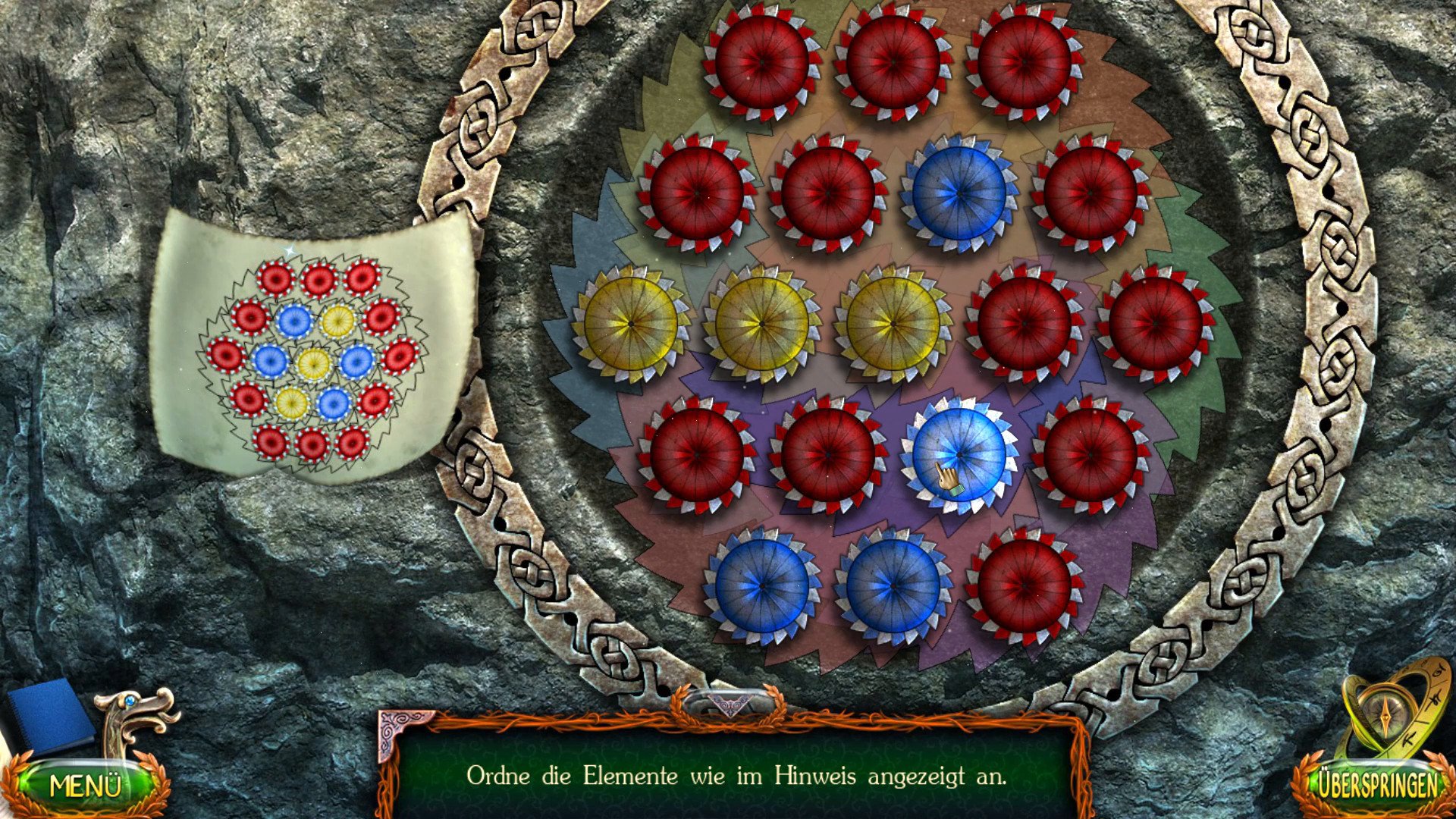Choose the only red disc in the bottom row
1456x819 pixels.
coord(1025,586)
